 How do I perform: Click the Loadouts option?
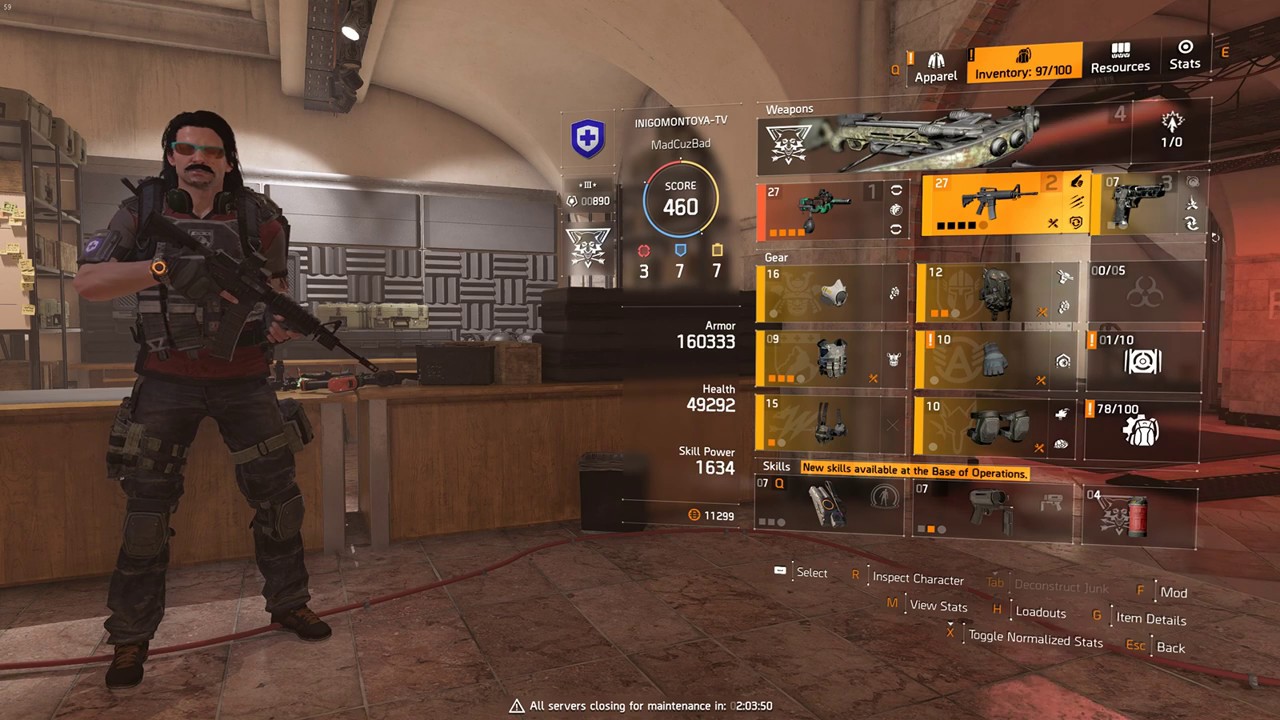click(x=1040, y=612)
